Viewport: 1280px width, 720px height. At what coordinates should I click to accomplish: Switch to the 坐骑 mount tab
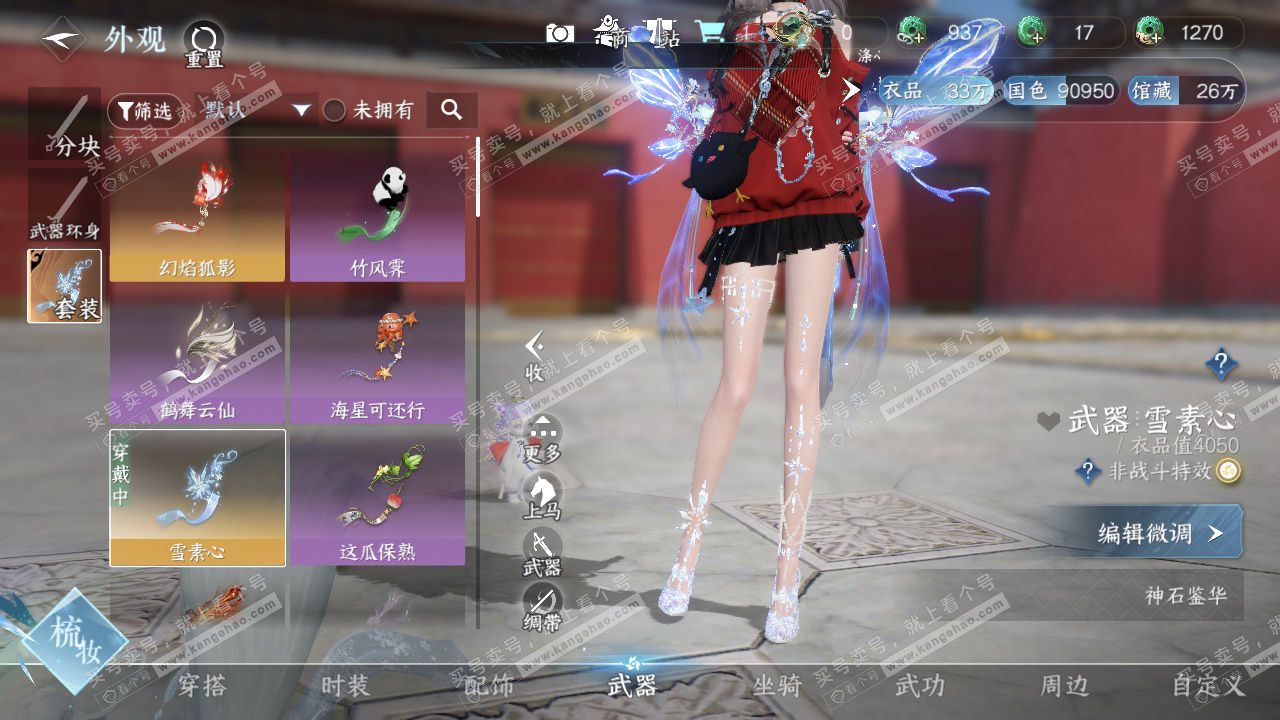777,686
